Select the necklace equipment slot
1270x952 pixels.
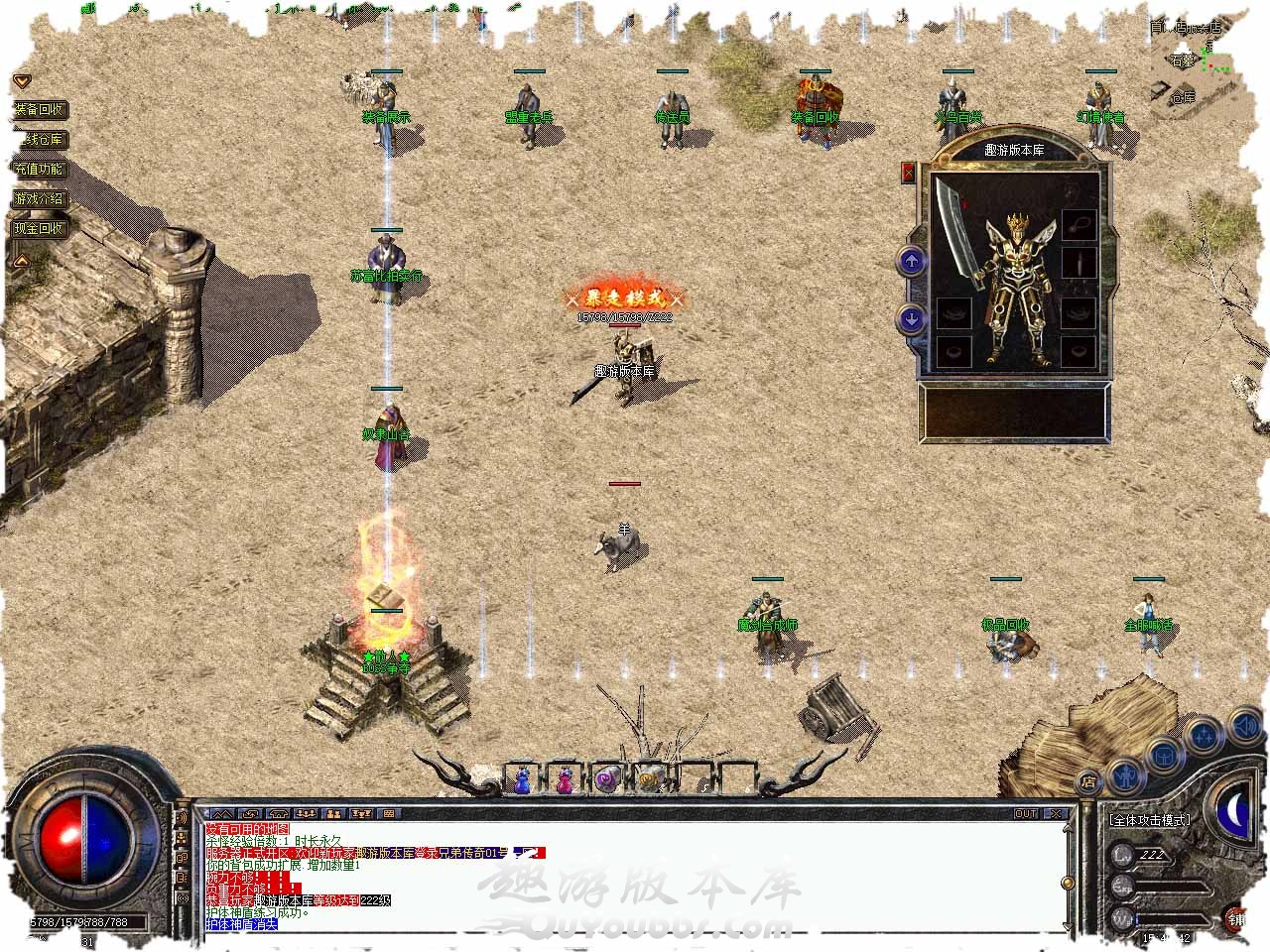pyautogui.click(x=1078, y=222)
